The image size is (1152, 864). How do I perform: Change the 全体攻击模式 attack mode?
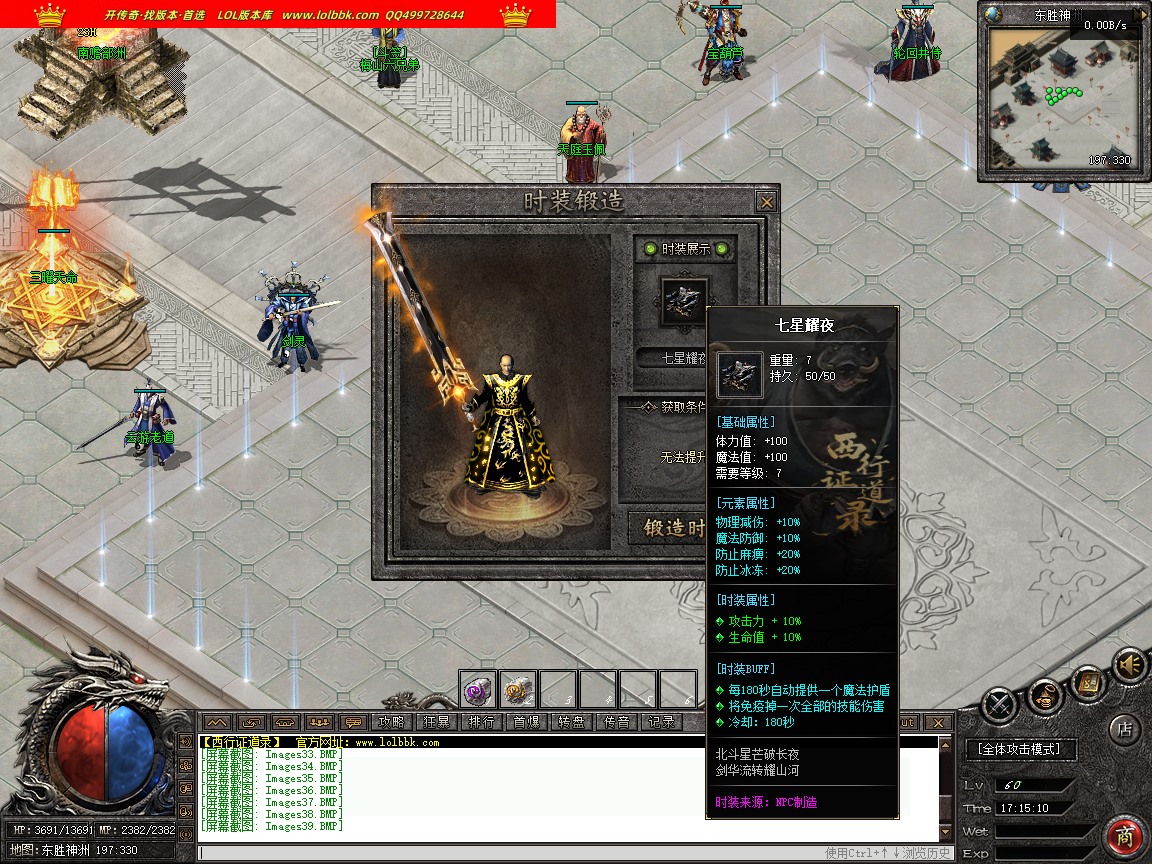click(x=1020, y=748)
